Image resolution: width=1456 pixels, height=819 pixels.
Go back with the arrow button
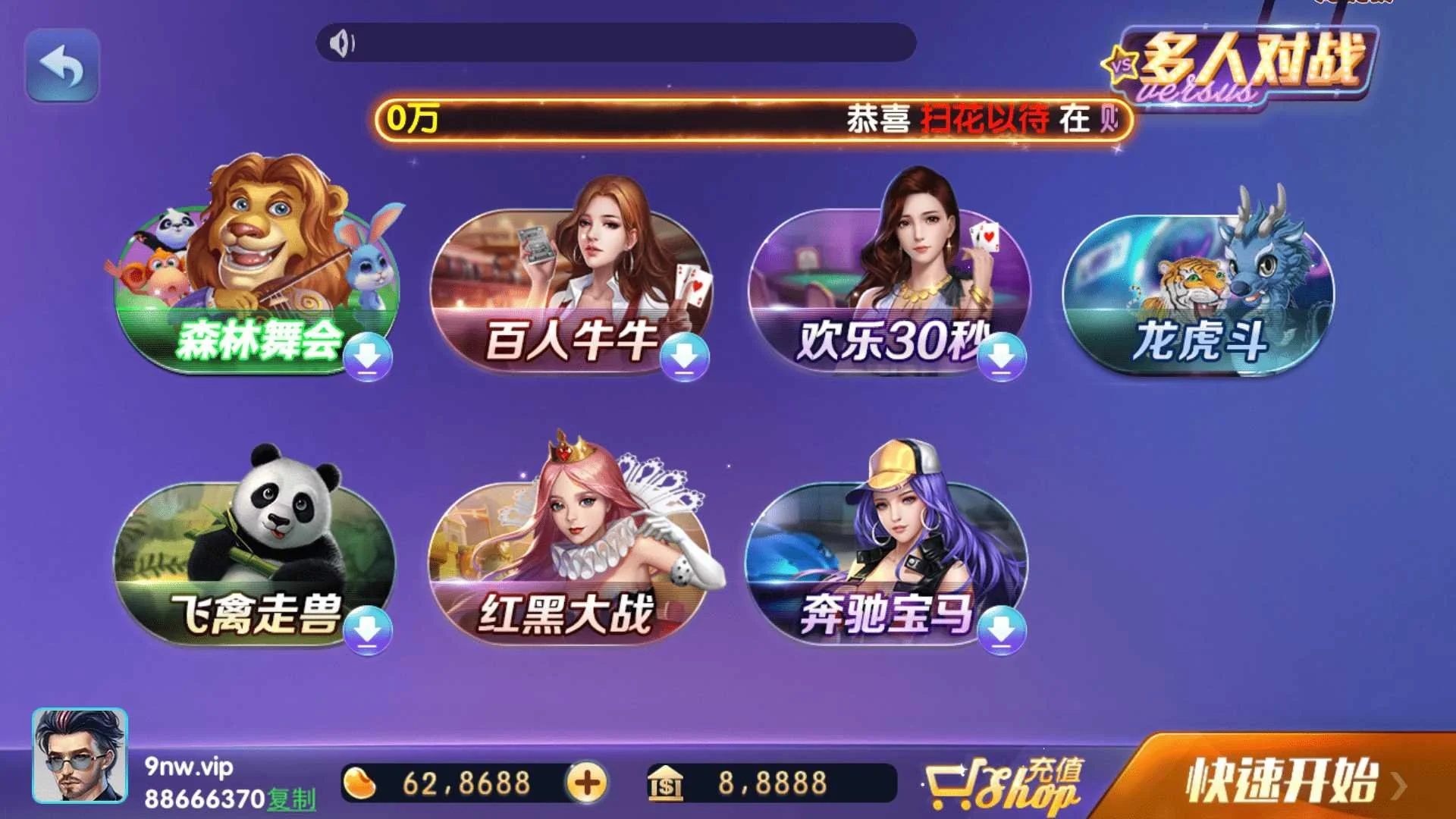point(62,66)
